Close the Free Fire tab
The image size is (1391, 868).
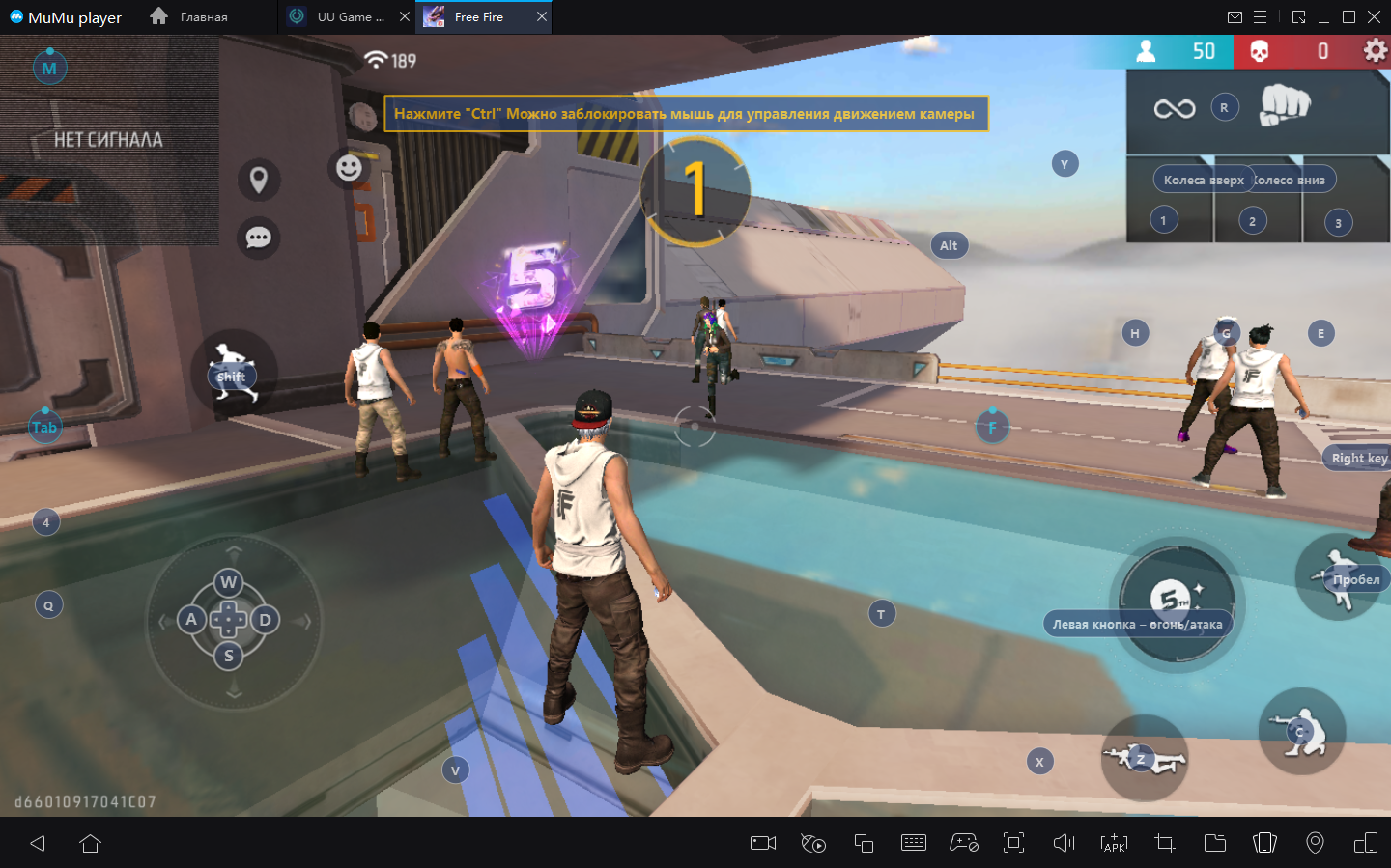click(542, 16)
